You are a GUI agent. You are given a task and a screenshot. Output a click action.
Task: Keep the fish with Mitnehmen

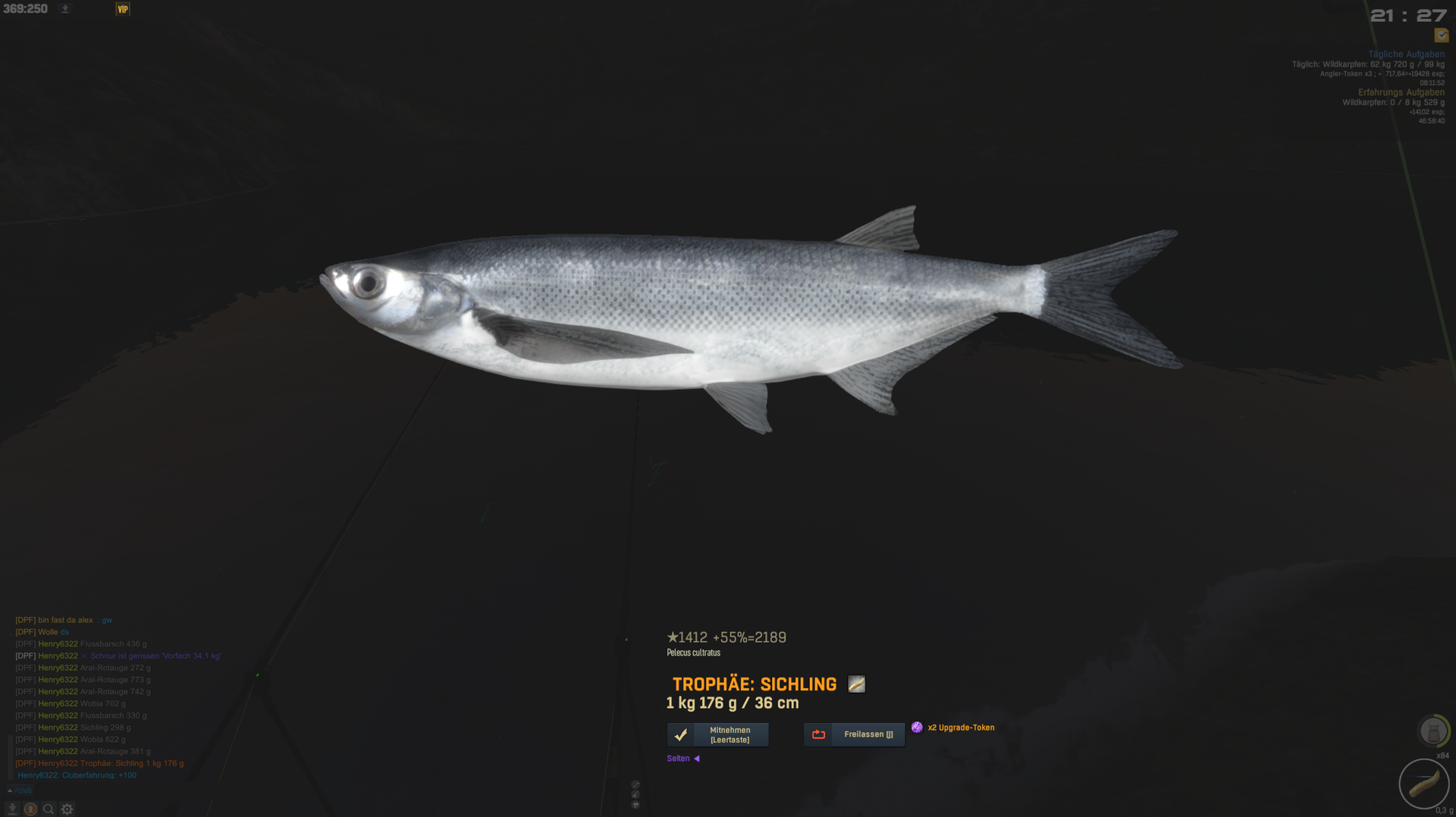pyautogui.click(x=717, y=734)
